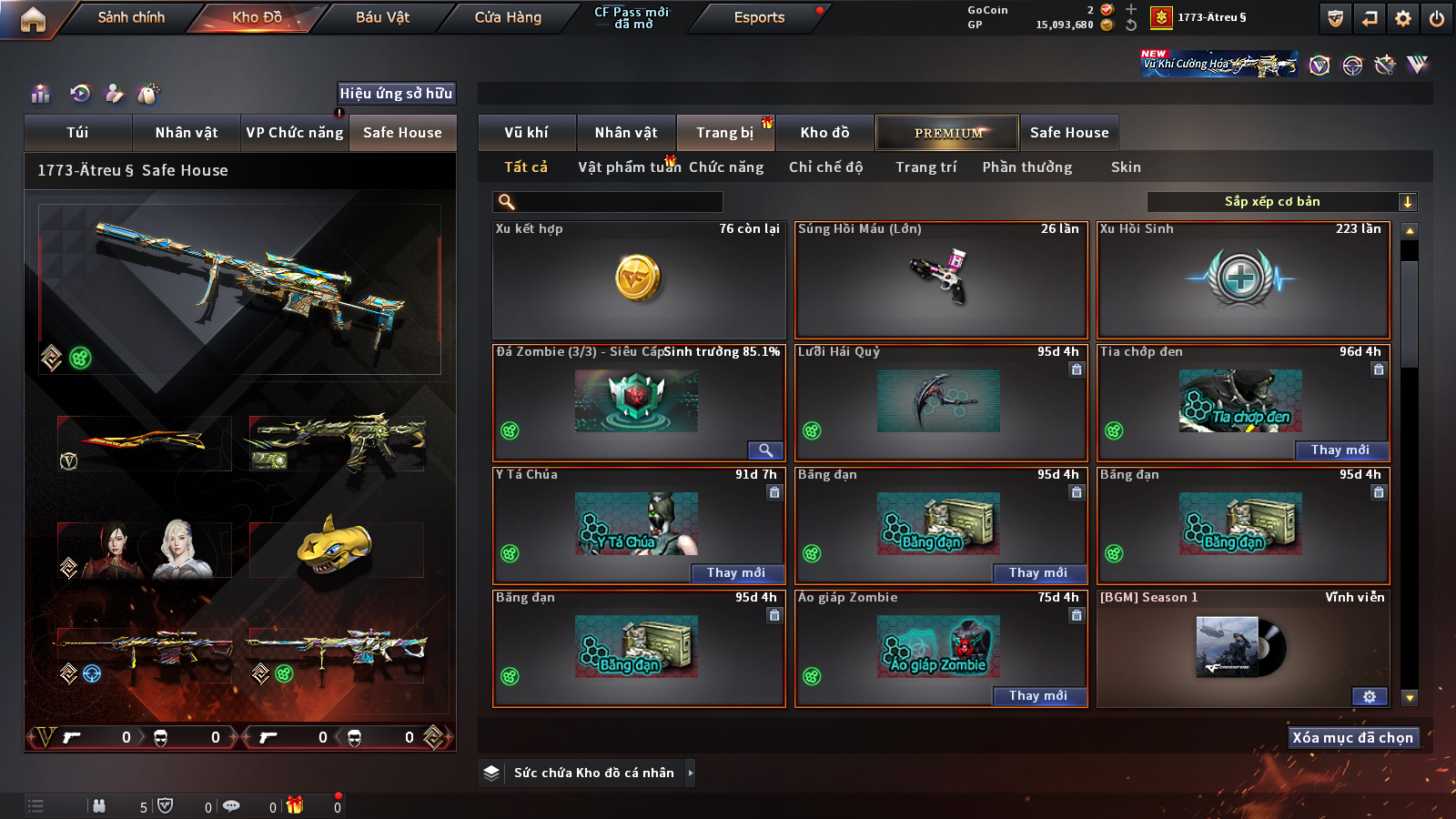This screenshot has height=819, width=1456.
Task: Open the gear settings icon
Action: [x=1403, y=18]
